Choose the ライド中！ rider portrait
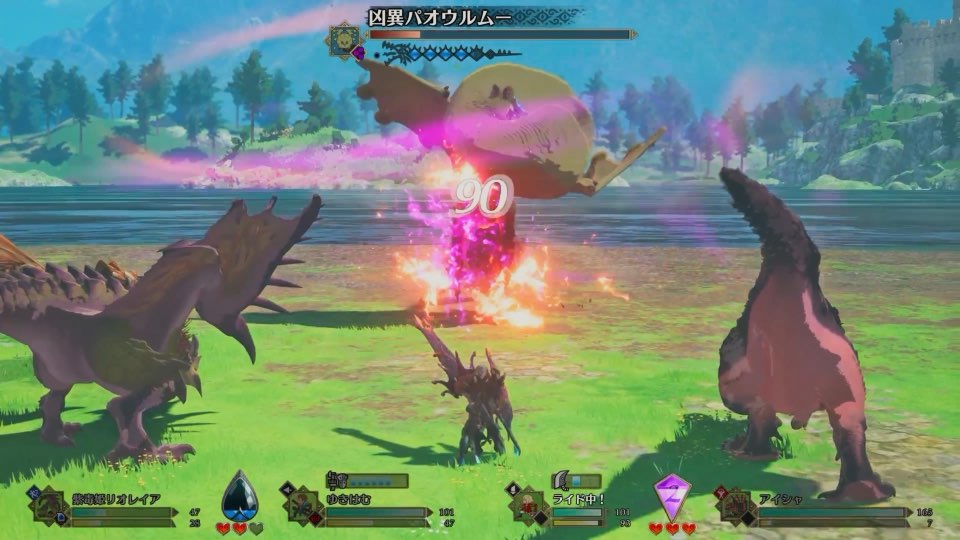The image size is (960, 540). pyautogui.click(x=529, y=505)
